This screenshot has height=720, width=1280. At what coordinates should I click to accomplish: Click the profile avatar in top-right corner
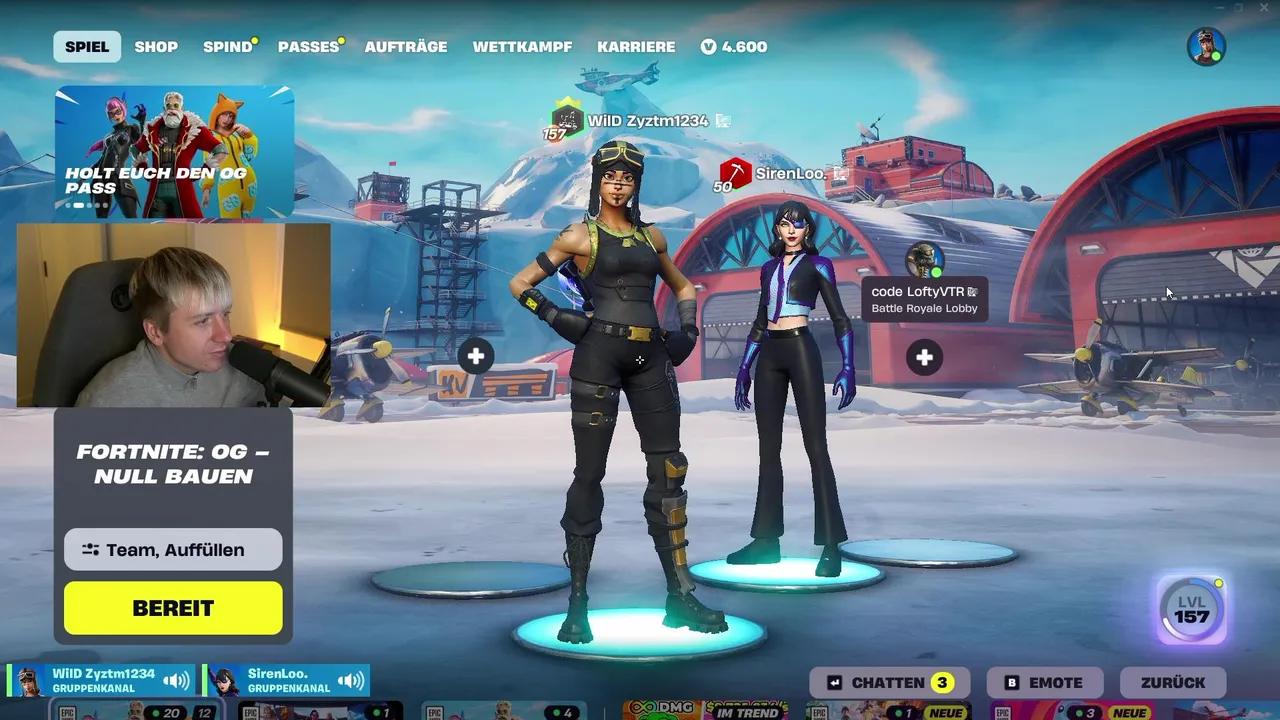(x=1206, y=45)
